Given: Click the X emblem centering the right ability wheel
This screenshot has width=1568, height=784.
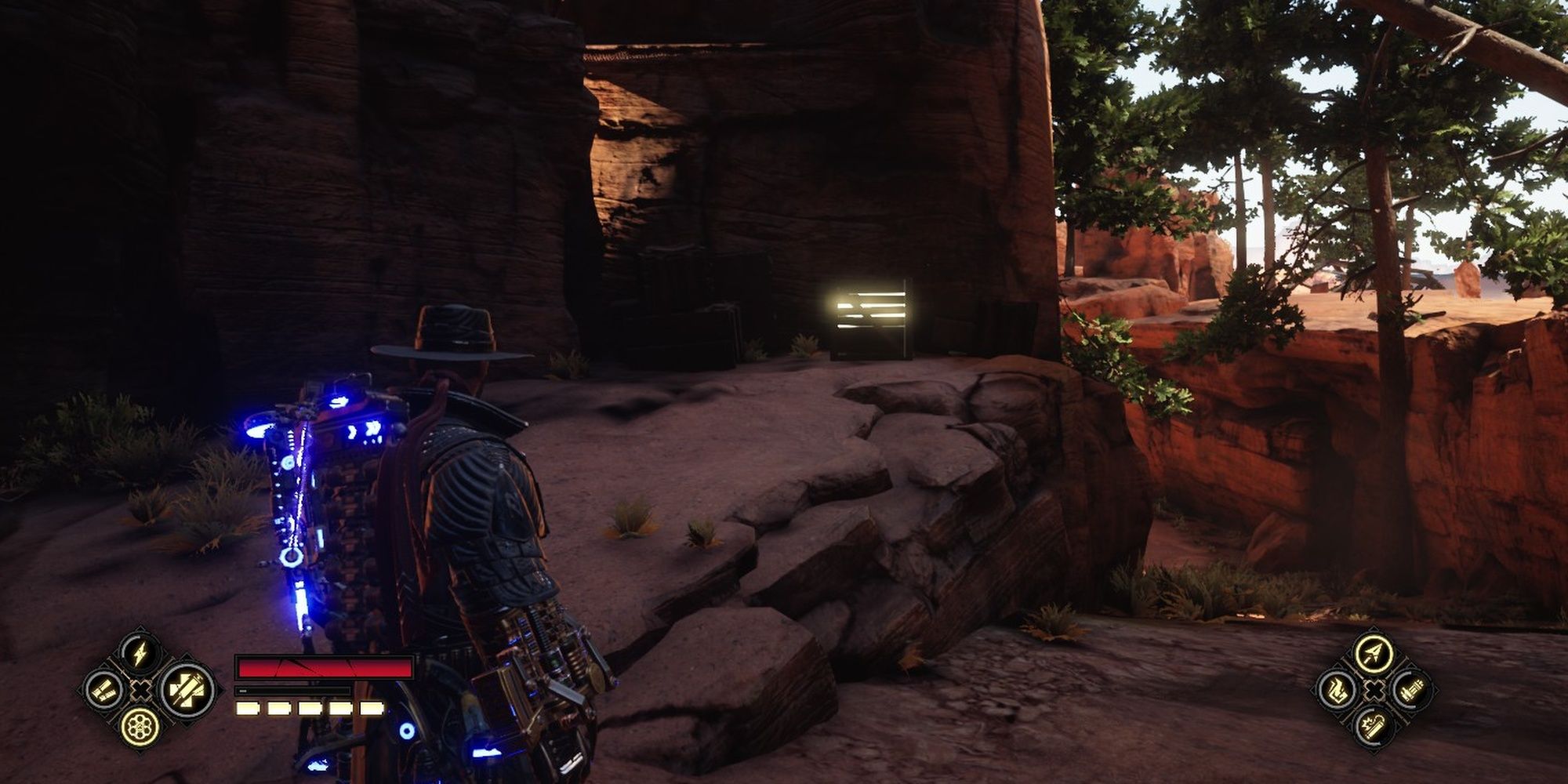Looking at the screenshot, I should pyautogui.click(x=1375, y=689).
